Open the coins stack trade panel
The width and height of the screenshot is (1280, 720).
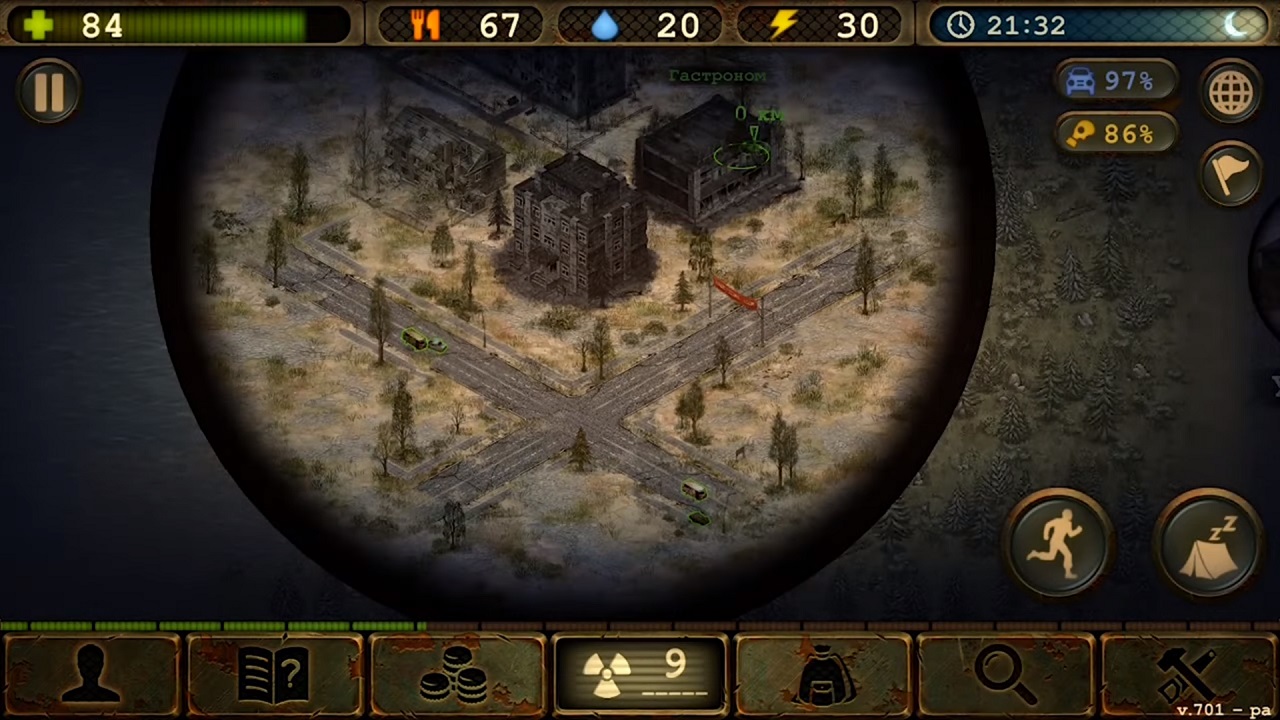pos(457,673)
